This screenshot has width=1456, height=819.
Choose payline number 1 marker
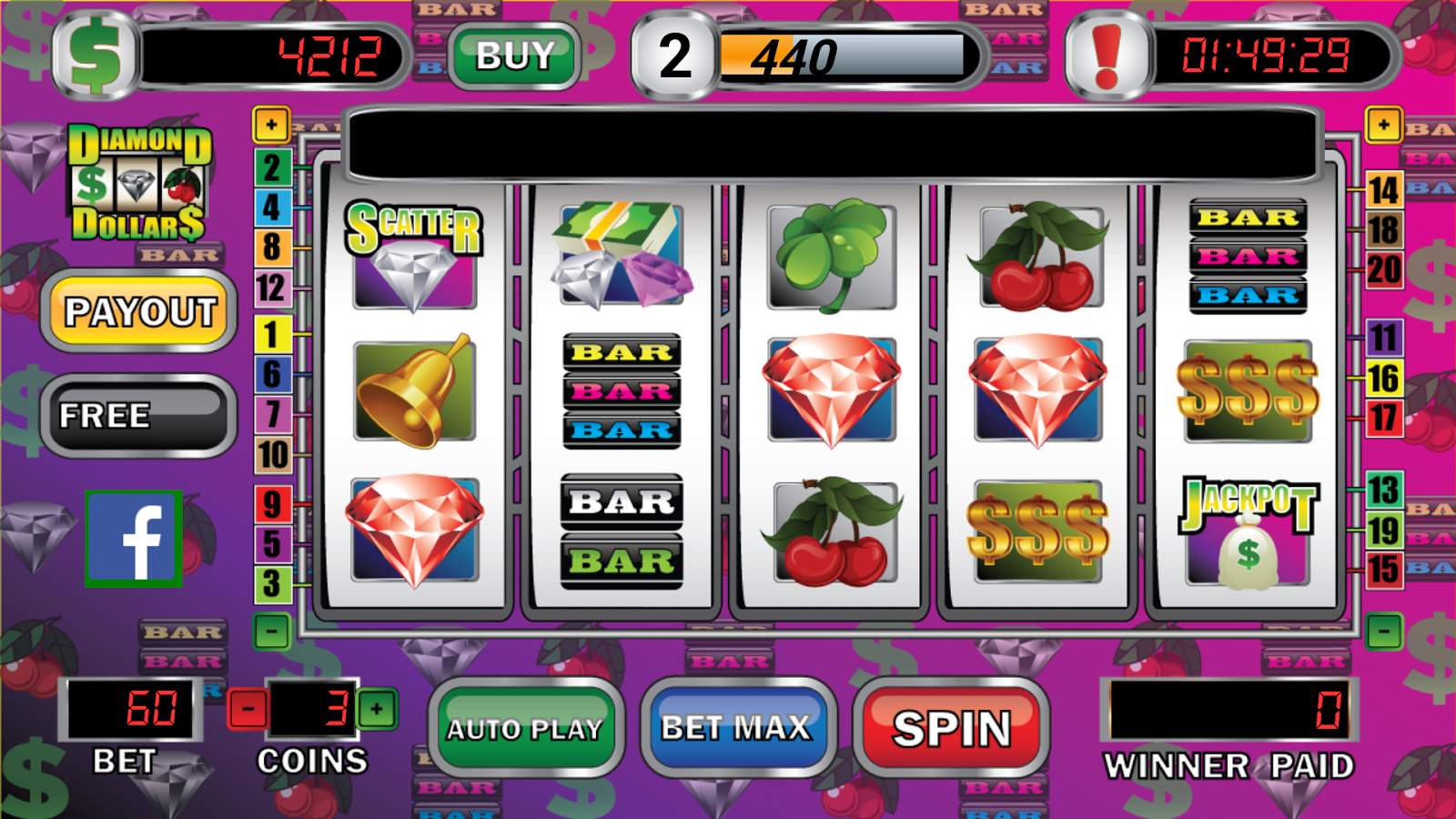(271, 335)
